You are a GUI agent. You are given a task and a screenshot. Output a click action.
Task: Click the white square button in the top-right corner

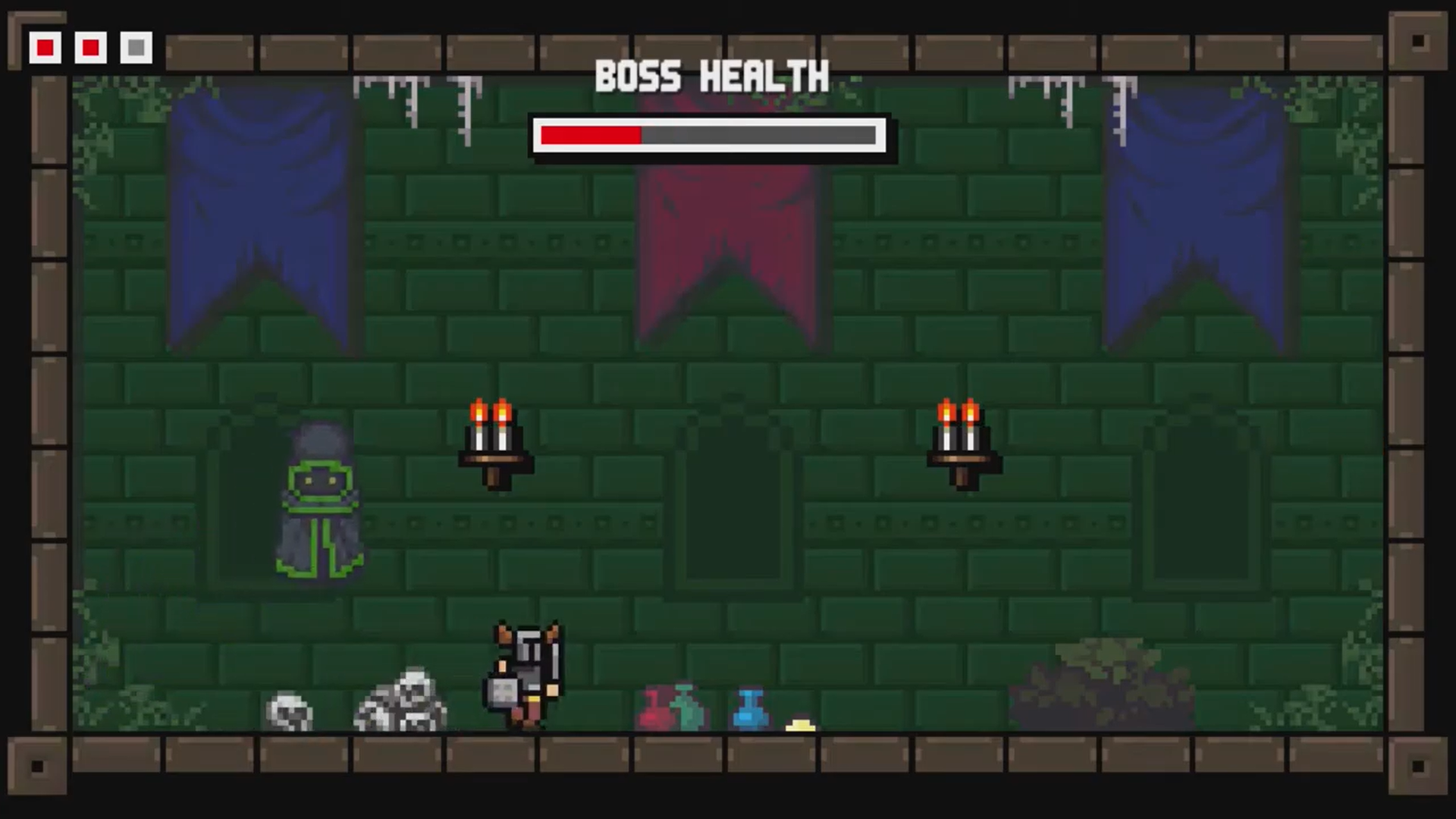tap(1417, 39)
